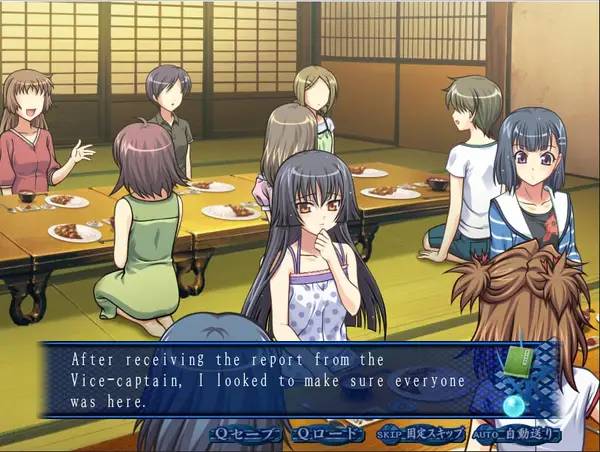The width and height of the screenshot is (600, 452).
Task: Click the Q Save (Qセーブ) button
Action: click(x=243, y=434)
